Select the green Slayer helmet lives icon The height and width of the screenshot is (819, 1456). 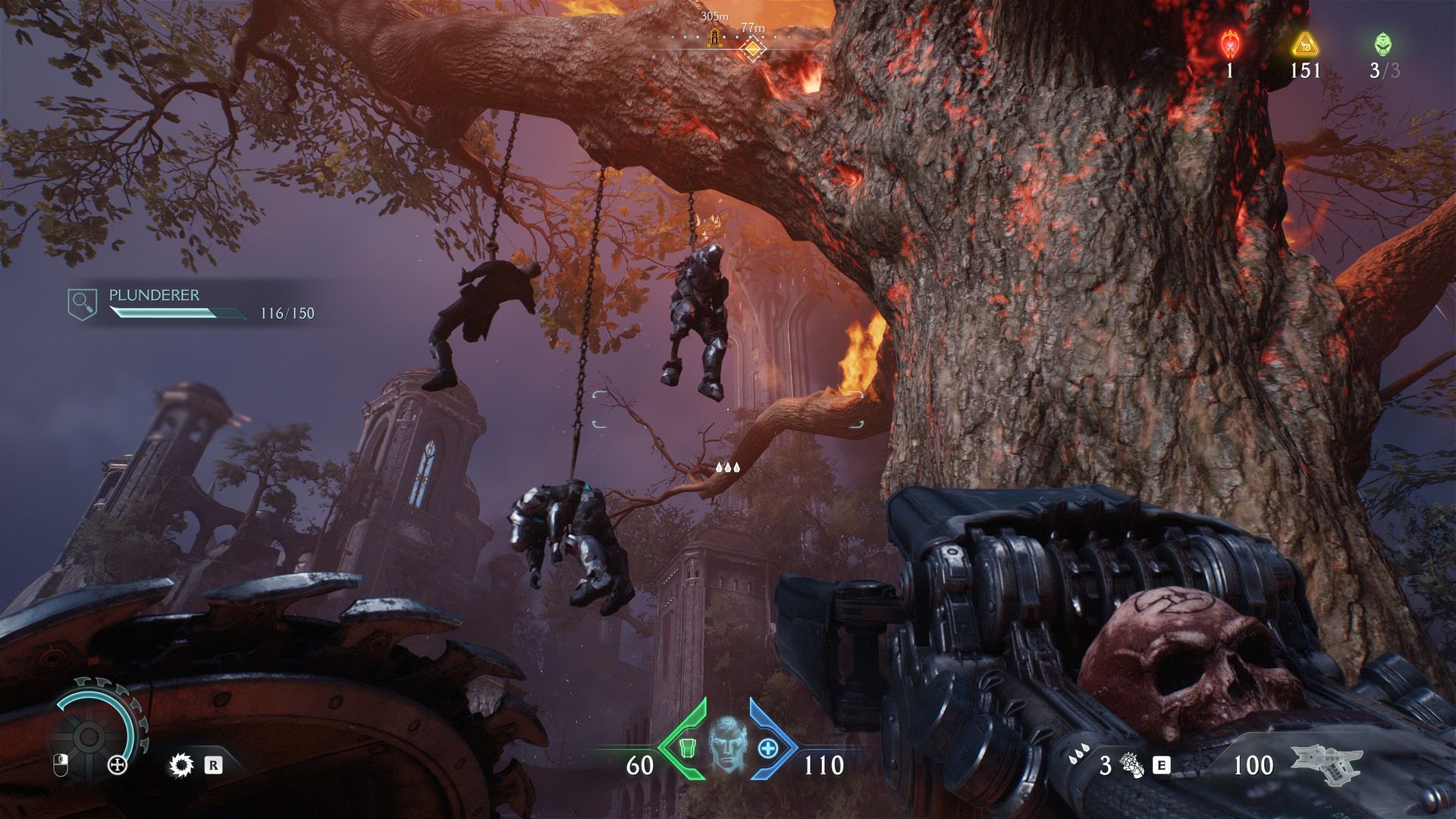click(x=1383, y=44)
